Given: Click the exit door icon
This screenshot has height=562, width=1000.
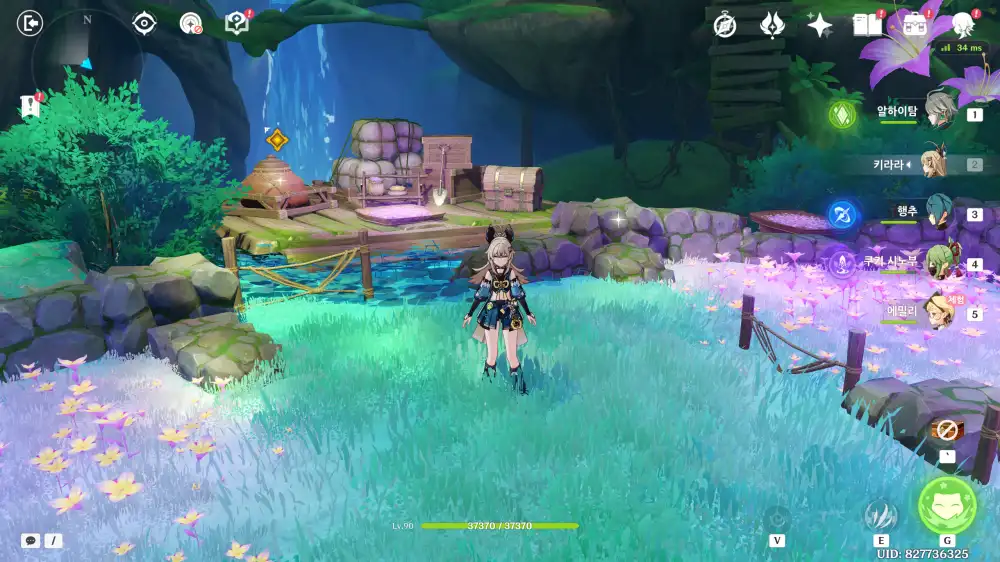Looking at the screenshot, I should [31, 23].
